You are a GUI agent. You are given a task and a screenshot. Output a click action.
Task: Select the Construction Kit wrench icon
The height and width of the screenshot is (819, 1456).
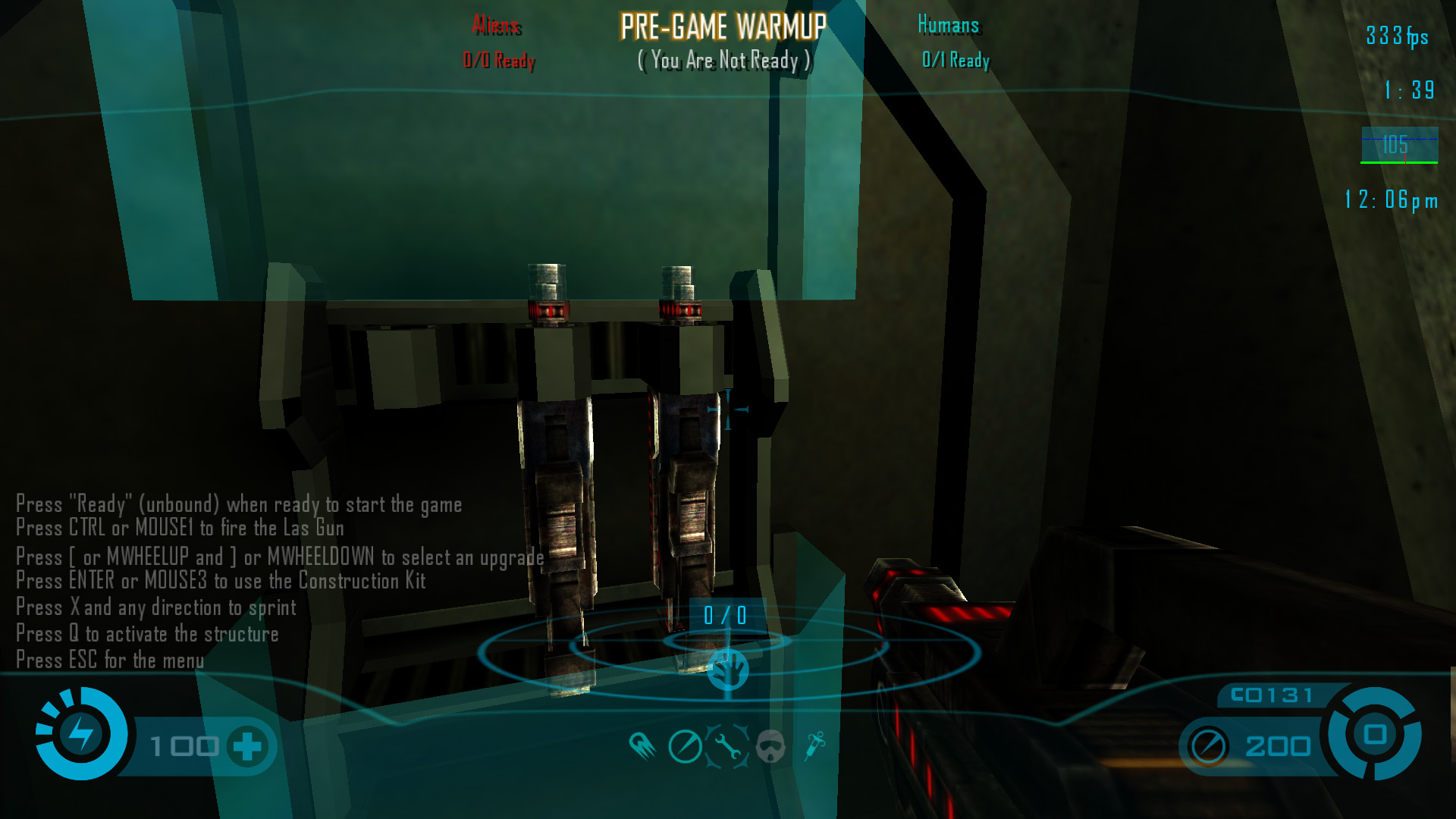pos(727,746)
